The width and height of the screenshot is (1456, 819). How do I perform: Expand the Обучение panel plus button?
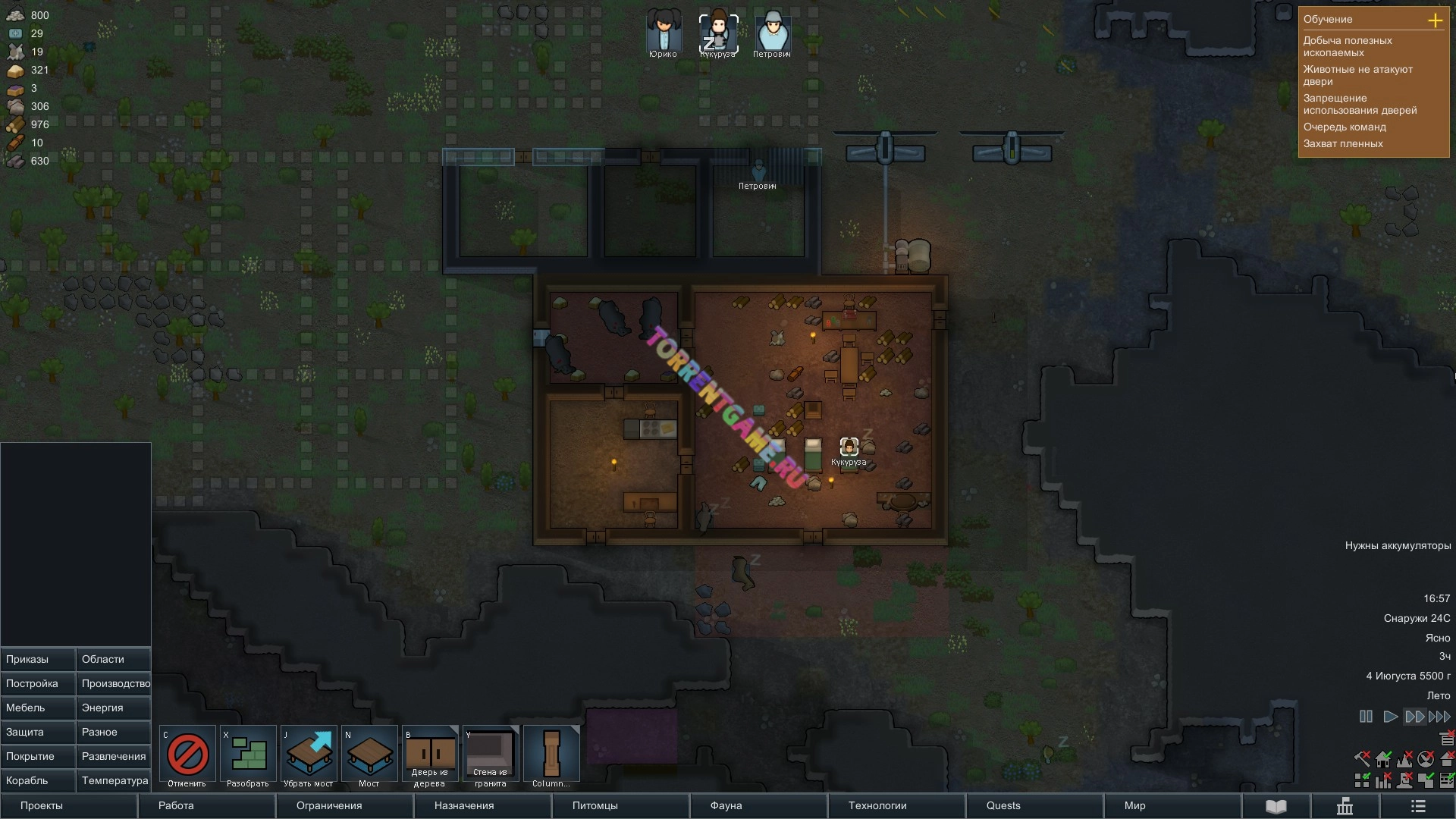(1435, 20)
